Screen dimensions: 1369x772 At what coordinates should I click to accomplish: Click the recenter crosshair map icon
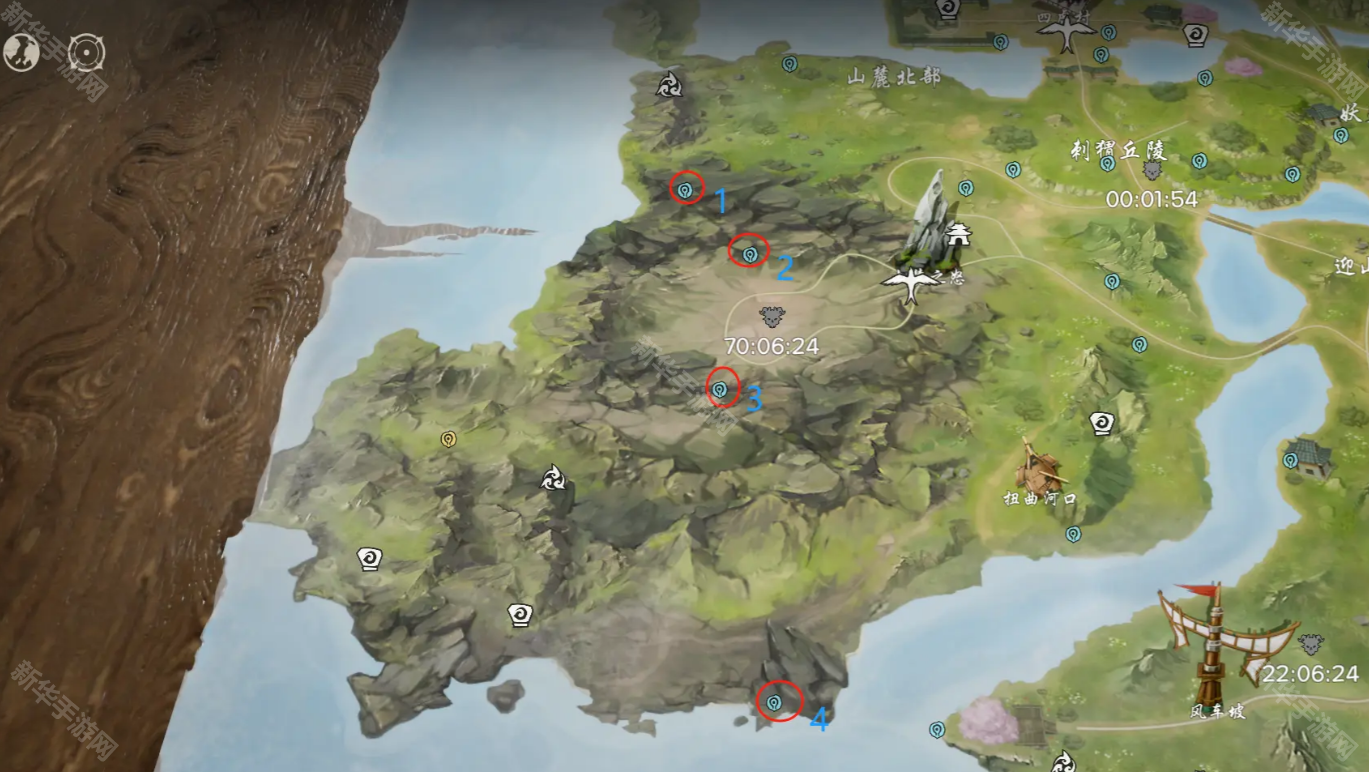pyautogui.click(x=86, y=53)
